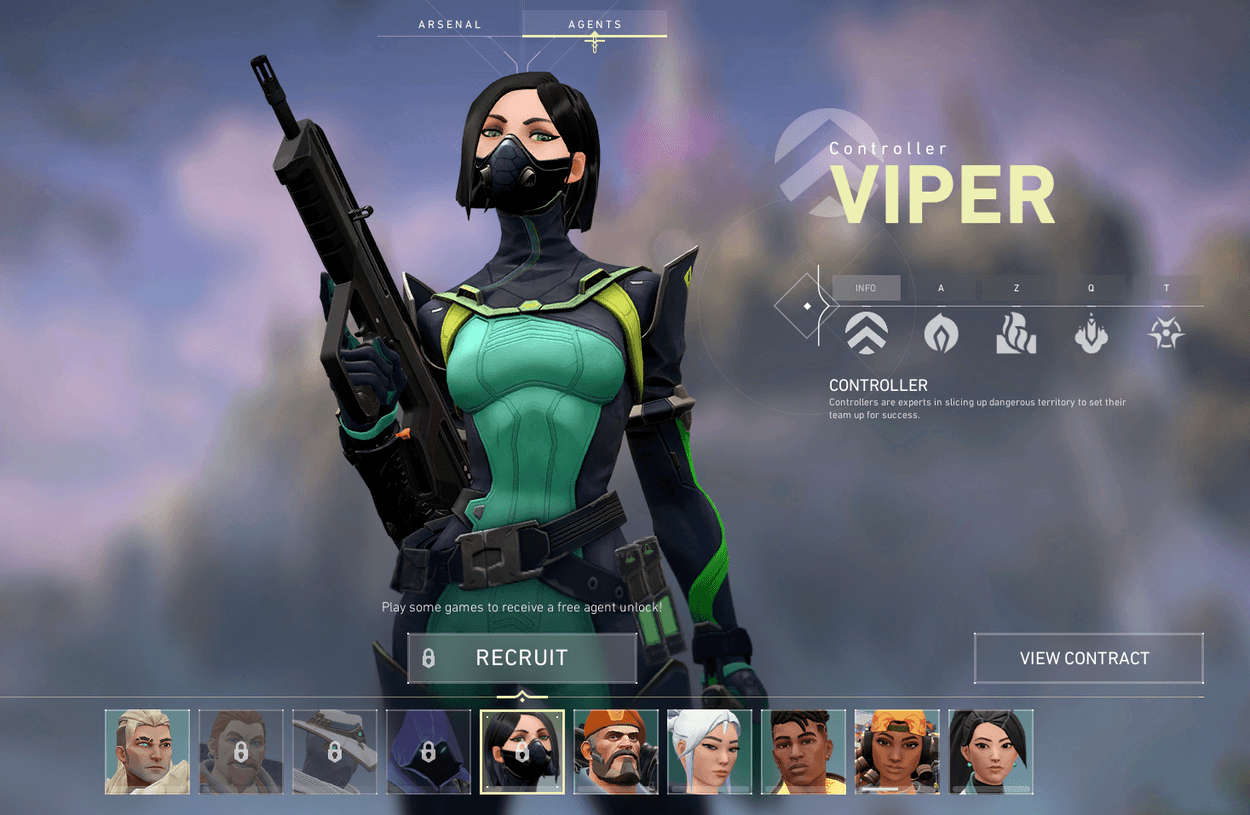Screen dimensions: 1250x815
Task: Open the View Contract button
Action: tap(1088, 658)
